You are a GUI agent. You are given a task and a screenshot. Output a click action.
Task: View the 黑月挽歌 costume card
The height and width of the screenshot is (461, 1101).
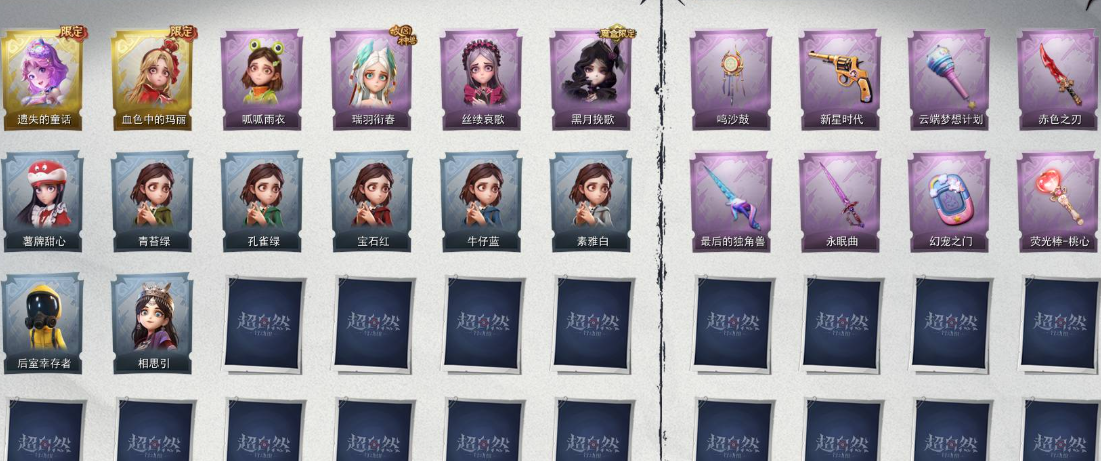(591, 78)
